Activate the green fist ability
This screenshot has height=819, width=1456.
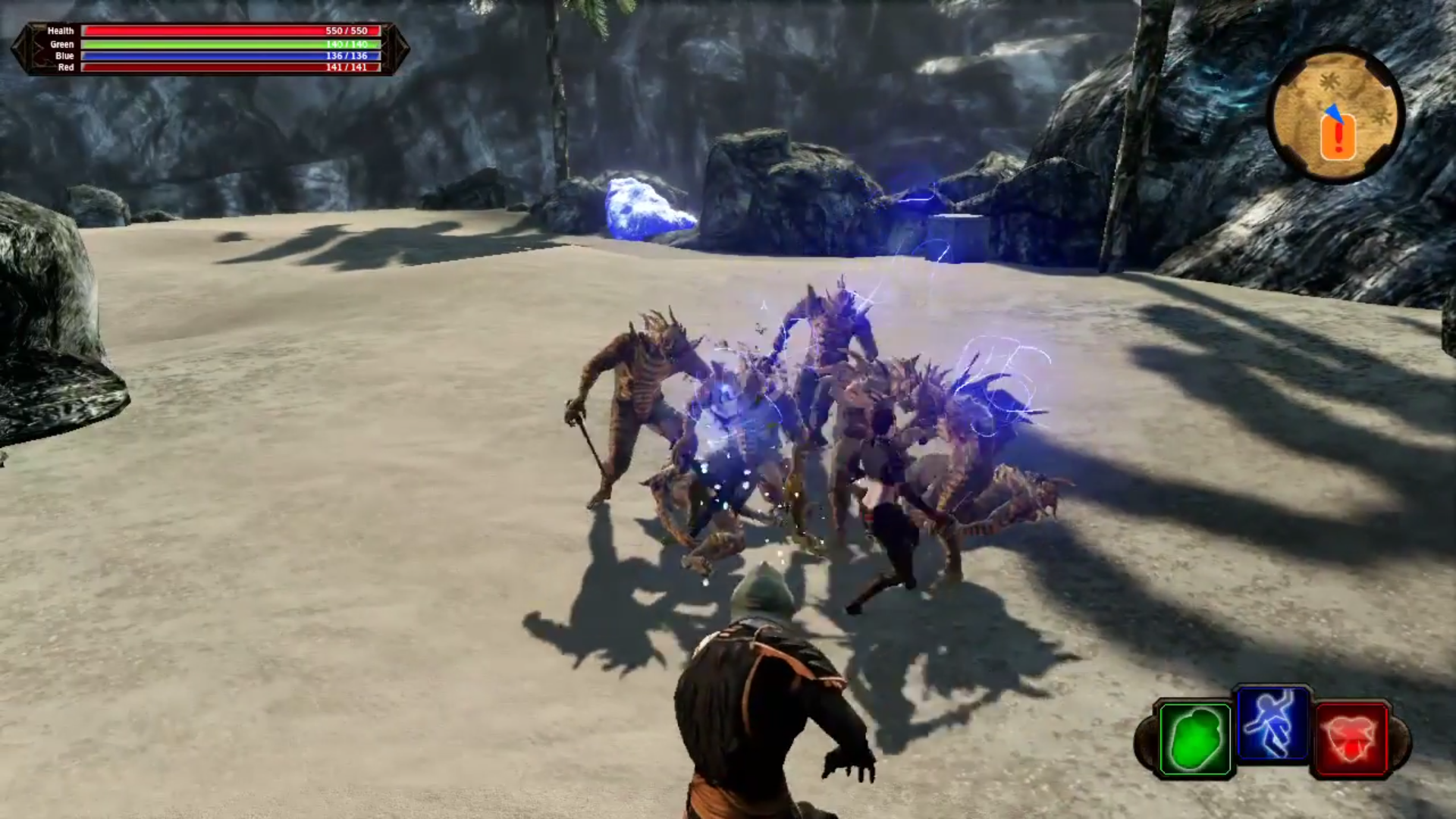pyautogui.click(x=1195, y=739)
